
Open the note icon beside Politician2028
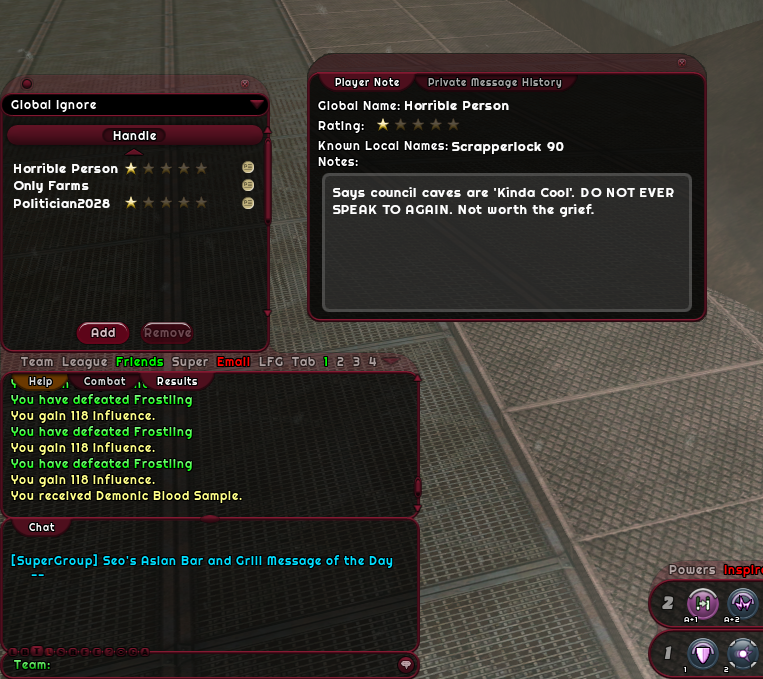click(248, 203)
